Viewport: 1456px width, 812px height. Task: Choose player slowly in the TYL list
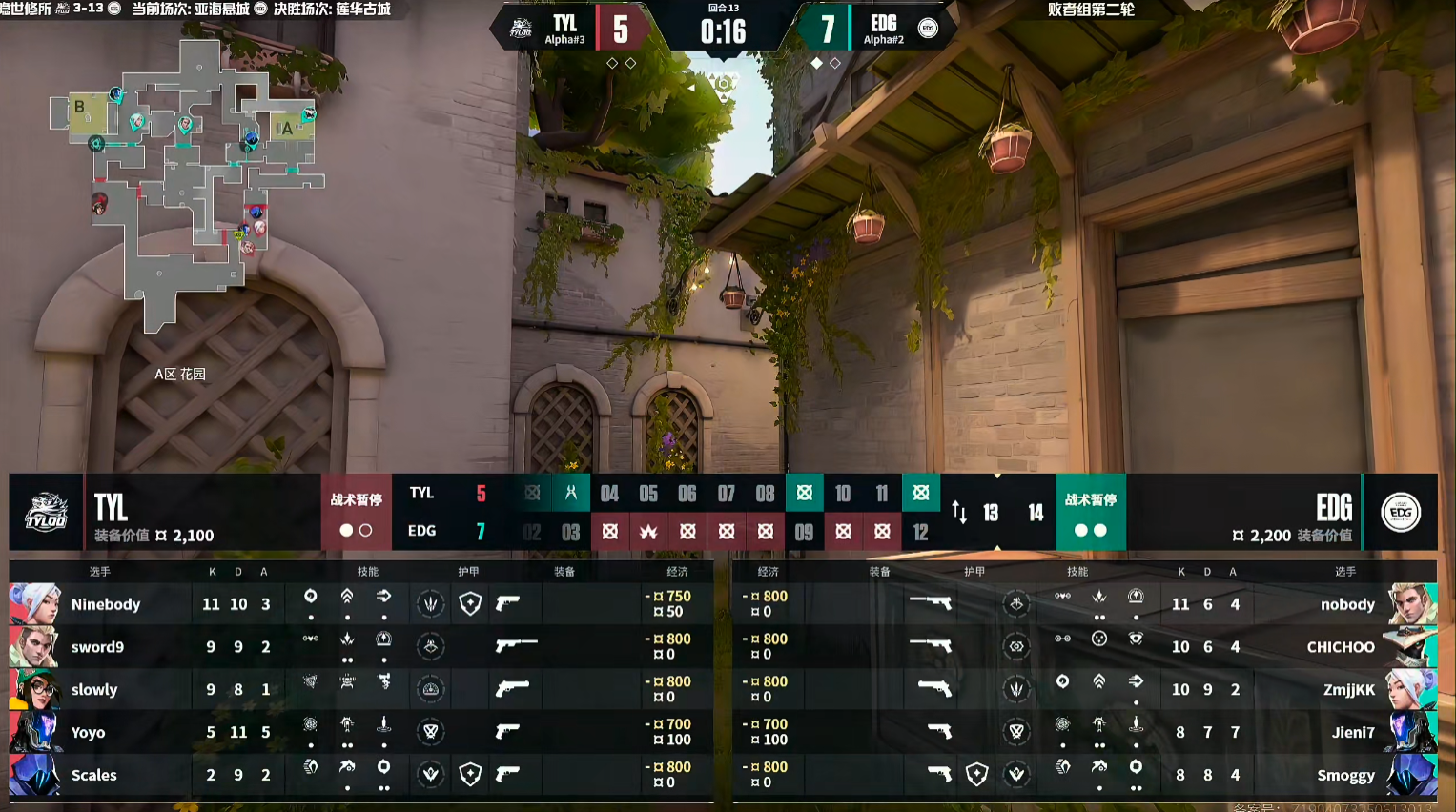coord(94,690)
